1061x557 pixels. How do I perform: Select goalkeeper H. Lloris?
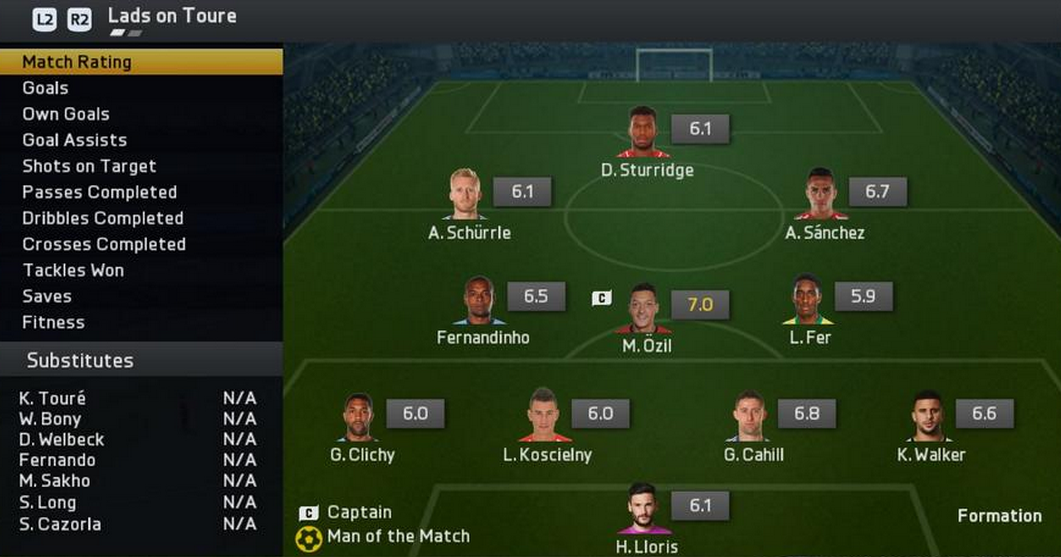(643, 508)
